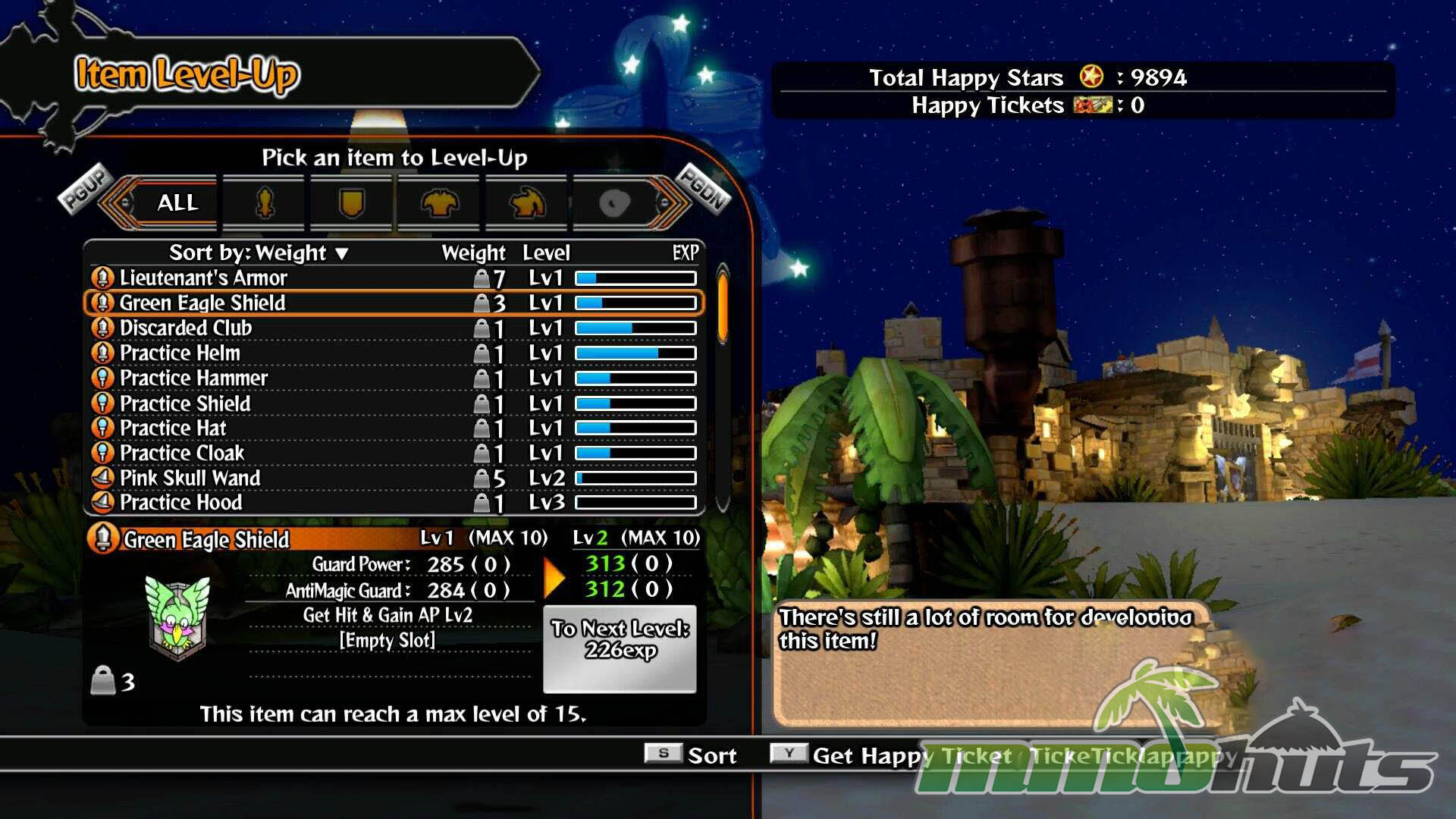
Task: Open the body armor category tab
Action: 439,202
